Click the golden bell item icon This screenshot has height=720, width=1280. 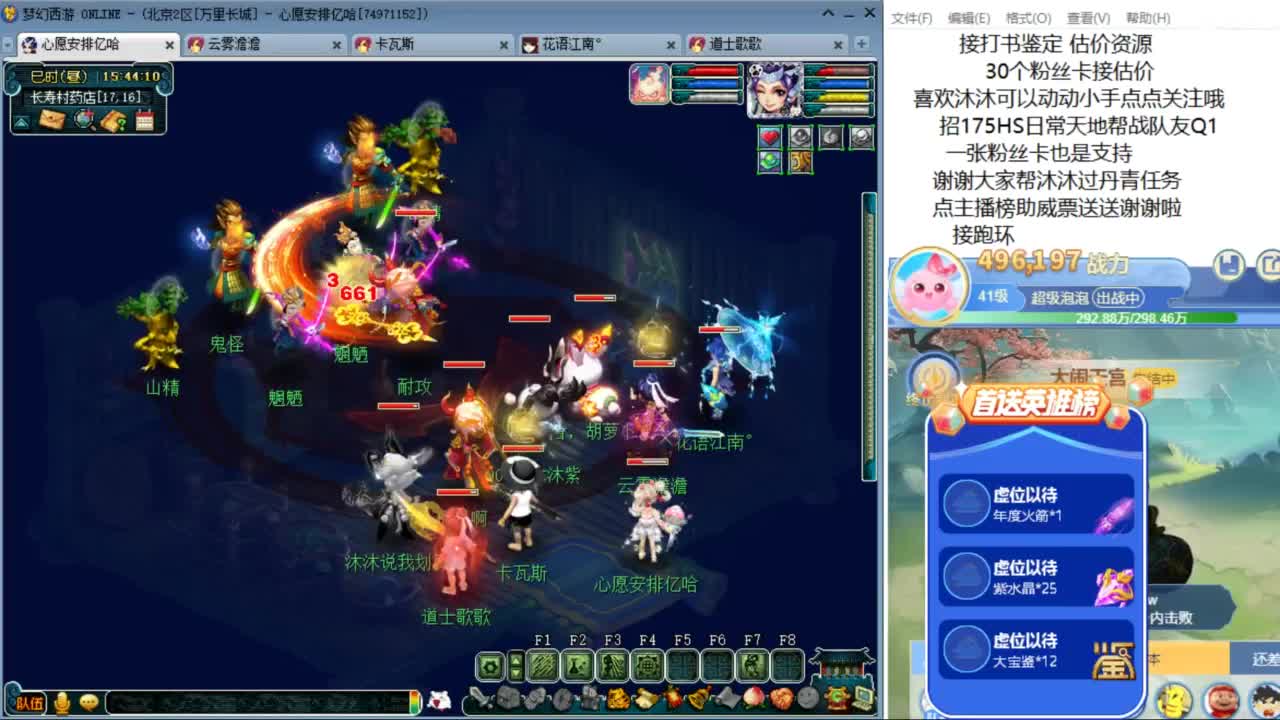coord(697,695)
